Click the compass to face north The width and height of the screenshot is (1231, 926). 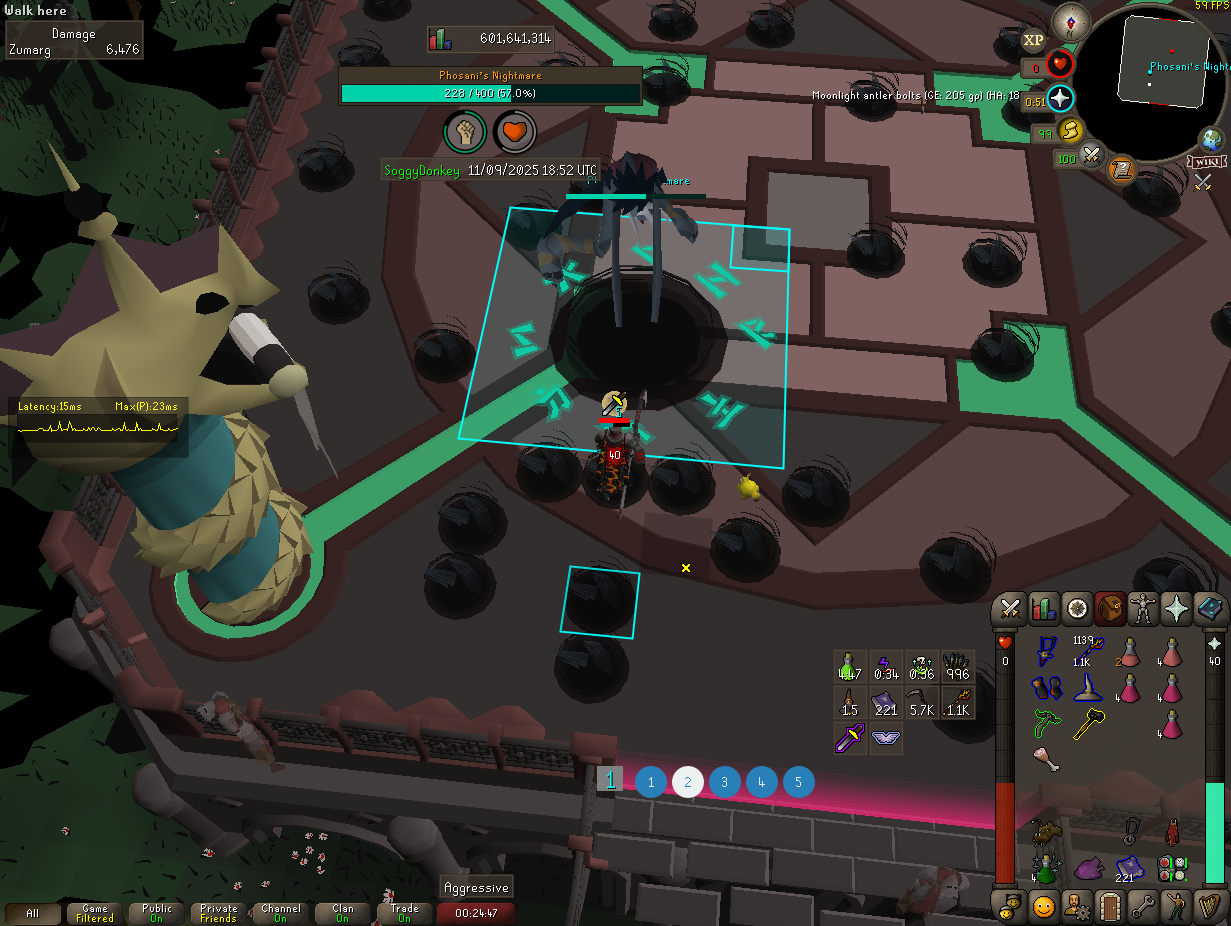pos(1076,20)
